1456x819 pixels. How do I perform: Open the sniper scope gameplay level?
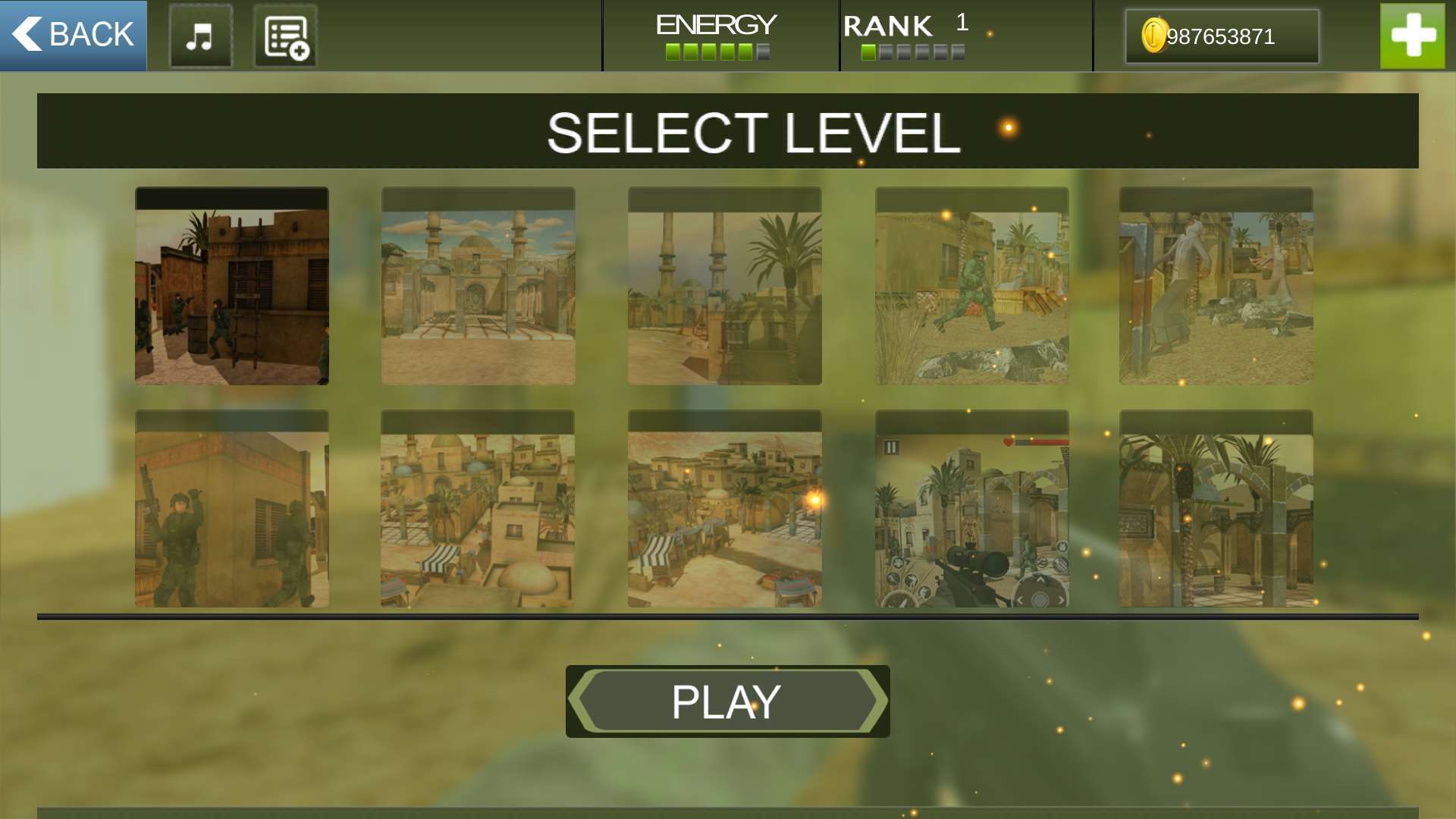coord(971,509)
